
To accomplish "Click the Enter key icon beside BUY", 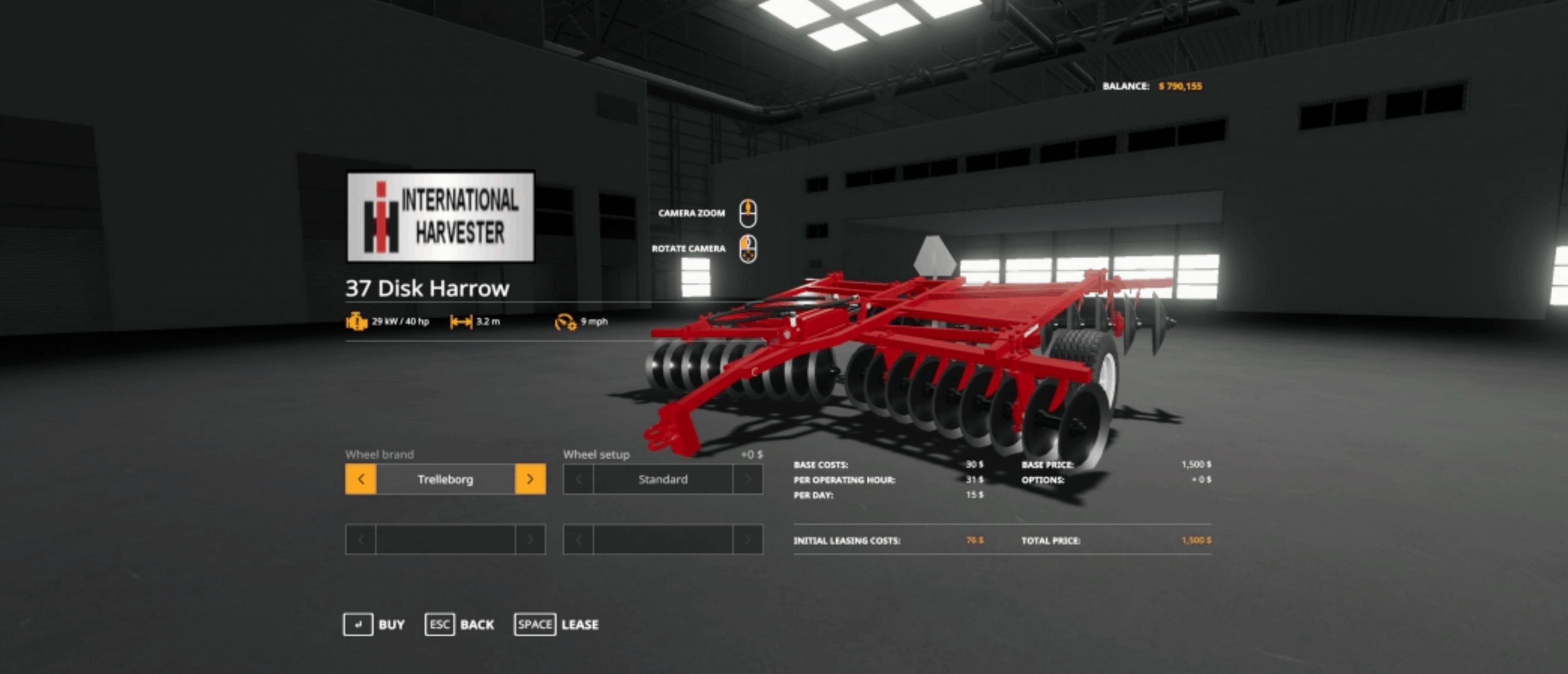I will pos(359,624).
